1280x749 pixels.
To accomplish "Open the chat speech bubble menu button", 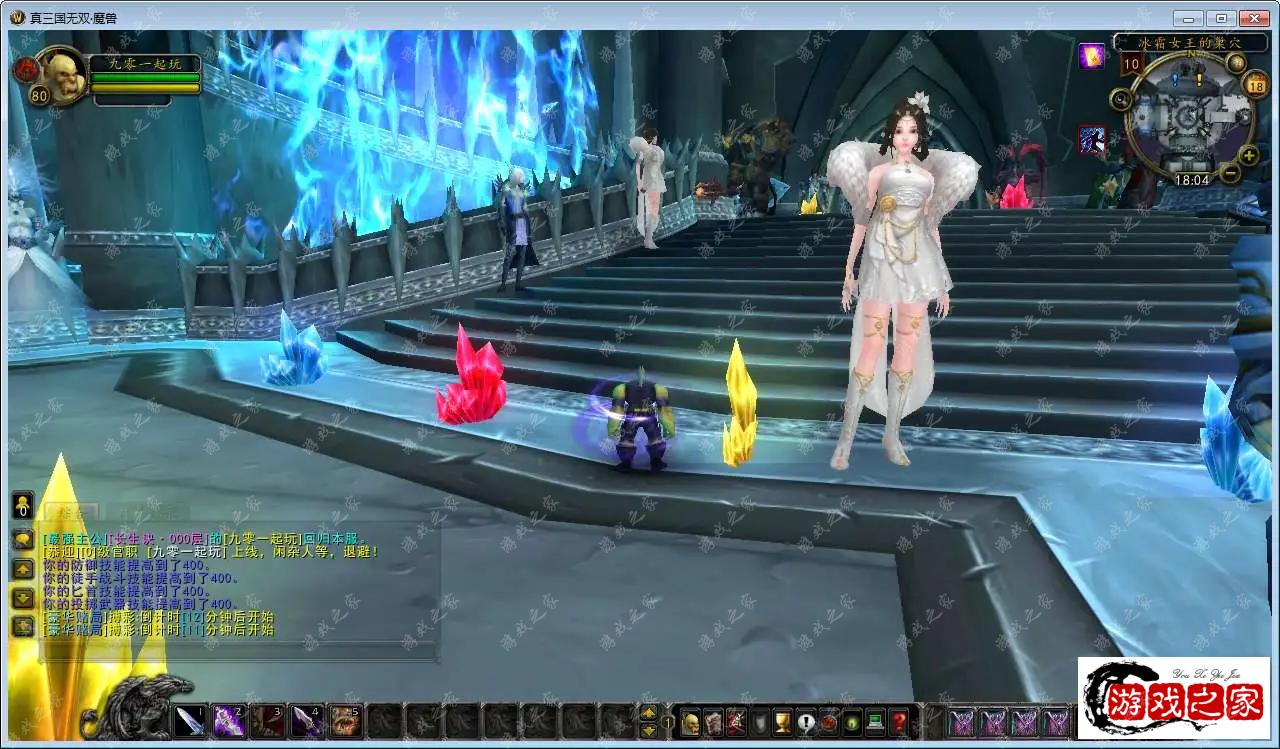I will (22, 540).
